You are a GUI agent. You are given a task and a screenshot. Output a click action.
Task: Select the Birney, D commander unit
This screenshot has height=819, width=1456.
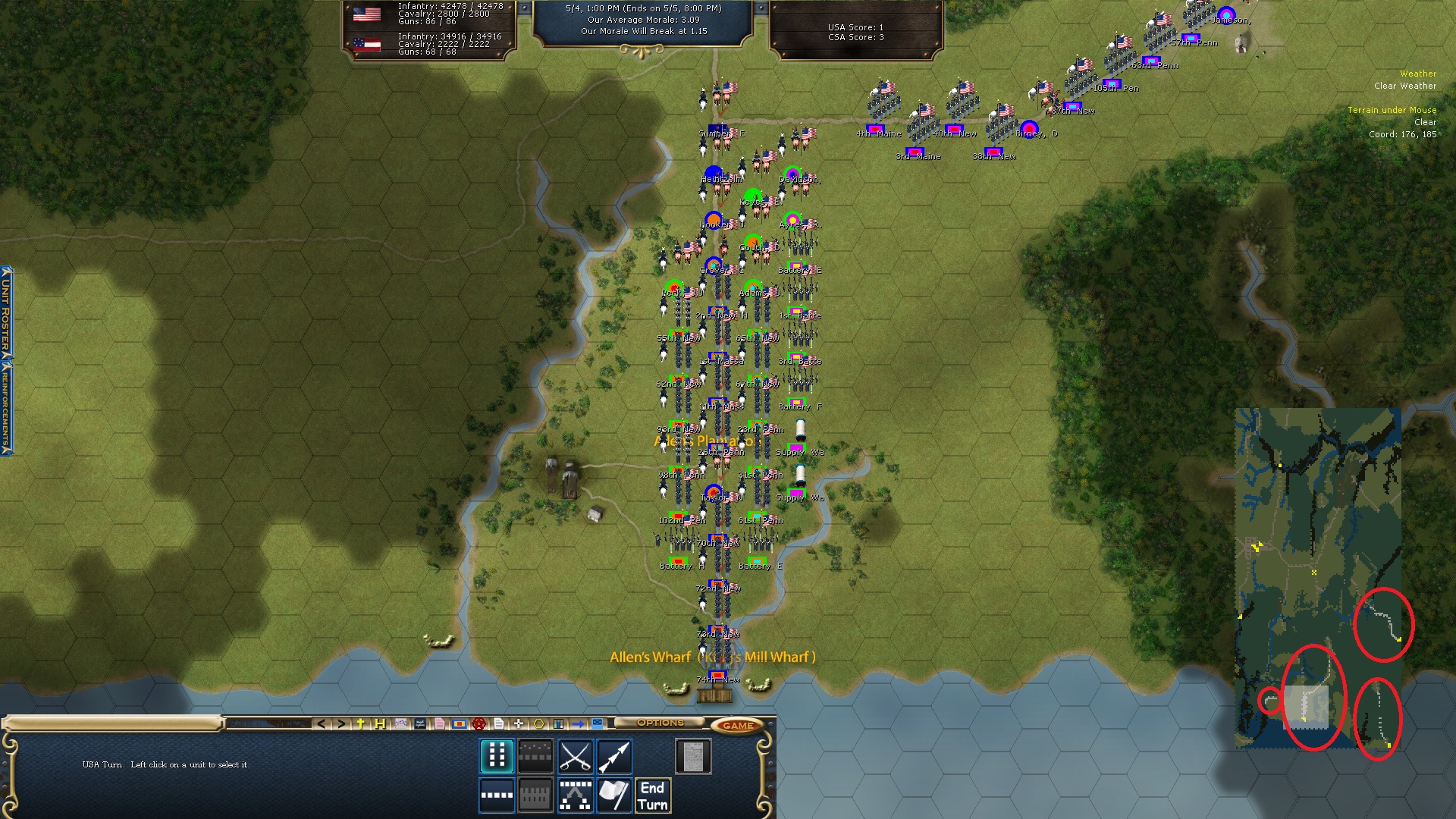click(1029, 129)
